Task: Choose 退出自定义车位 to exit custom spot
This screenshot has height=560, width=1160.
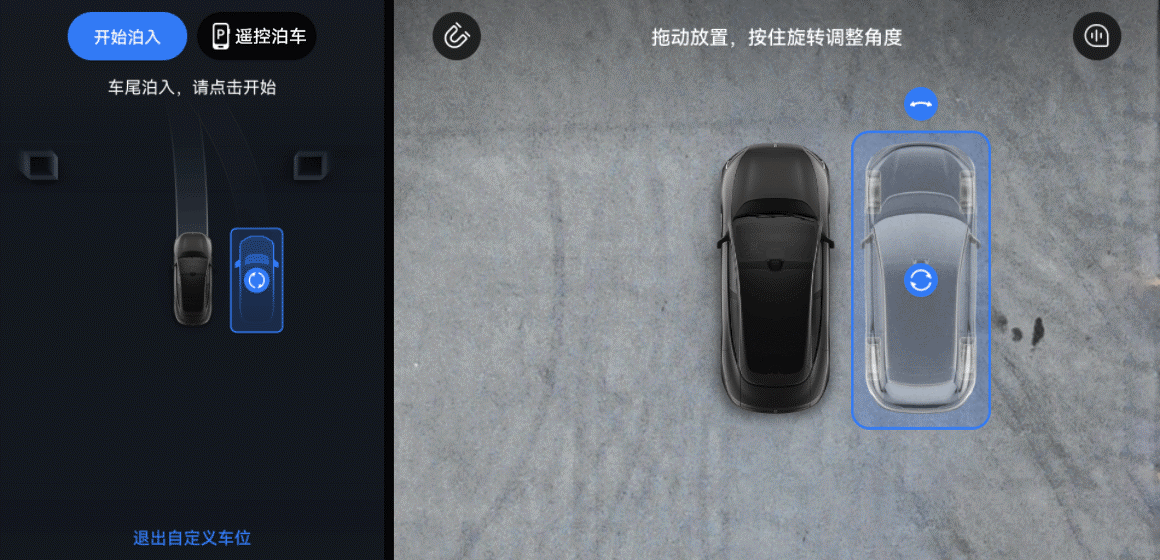Action: click(192, 538)
